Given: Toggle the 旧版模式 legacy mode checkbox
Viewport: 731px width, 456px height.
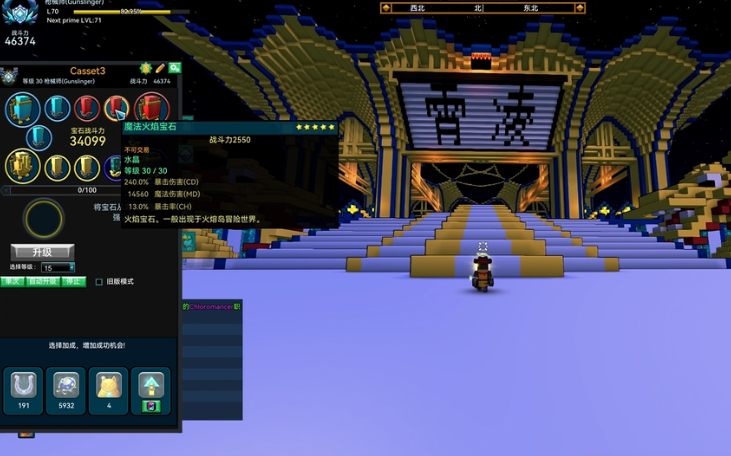Looking at the screenshot, I should pyautogui.click(x=99, y=282).
